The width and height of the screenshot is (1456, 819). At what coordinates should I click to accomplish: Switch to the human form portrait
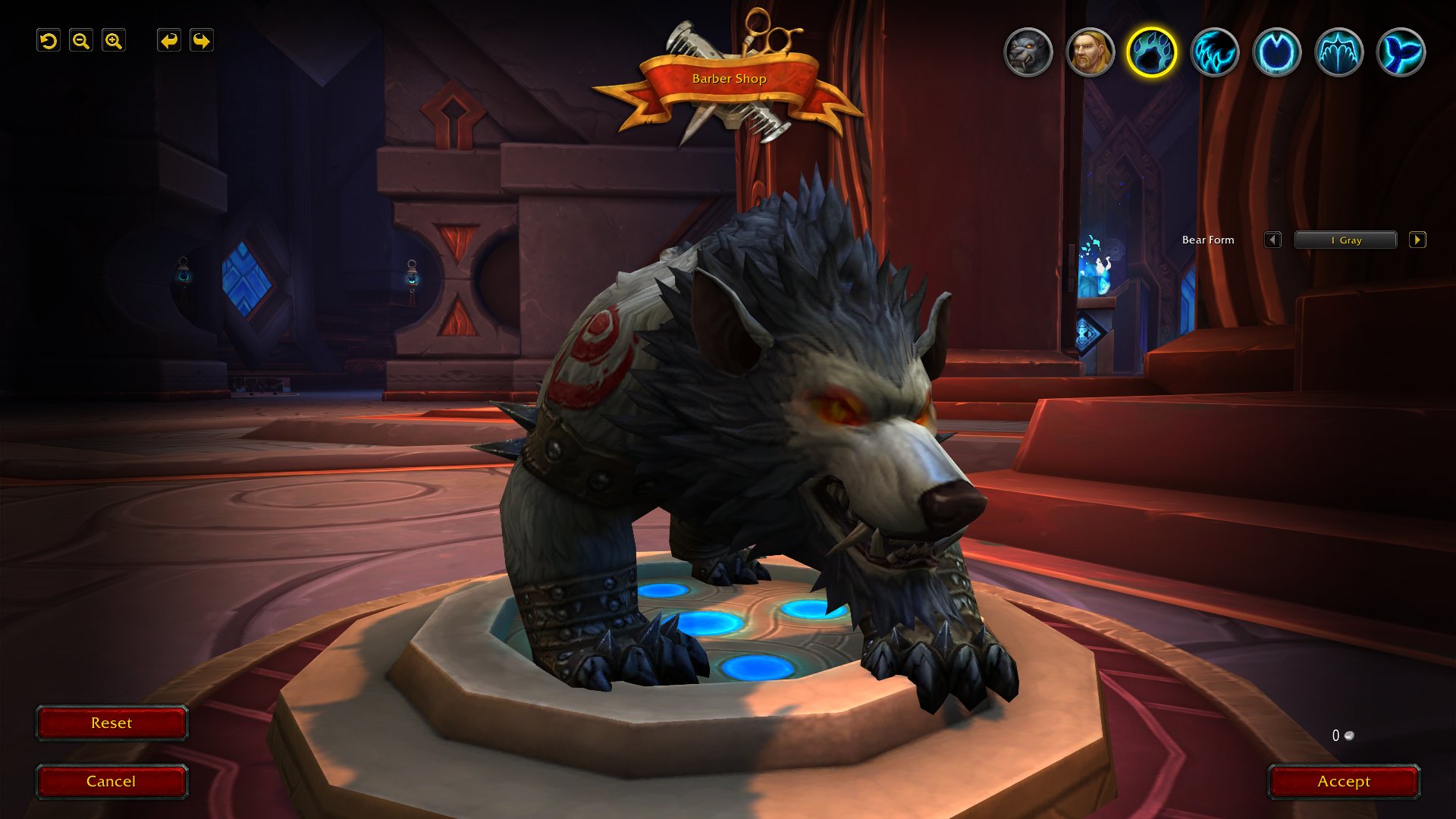[x=1090, y=52]
